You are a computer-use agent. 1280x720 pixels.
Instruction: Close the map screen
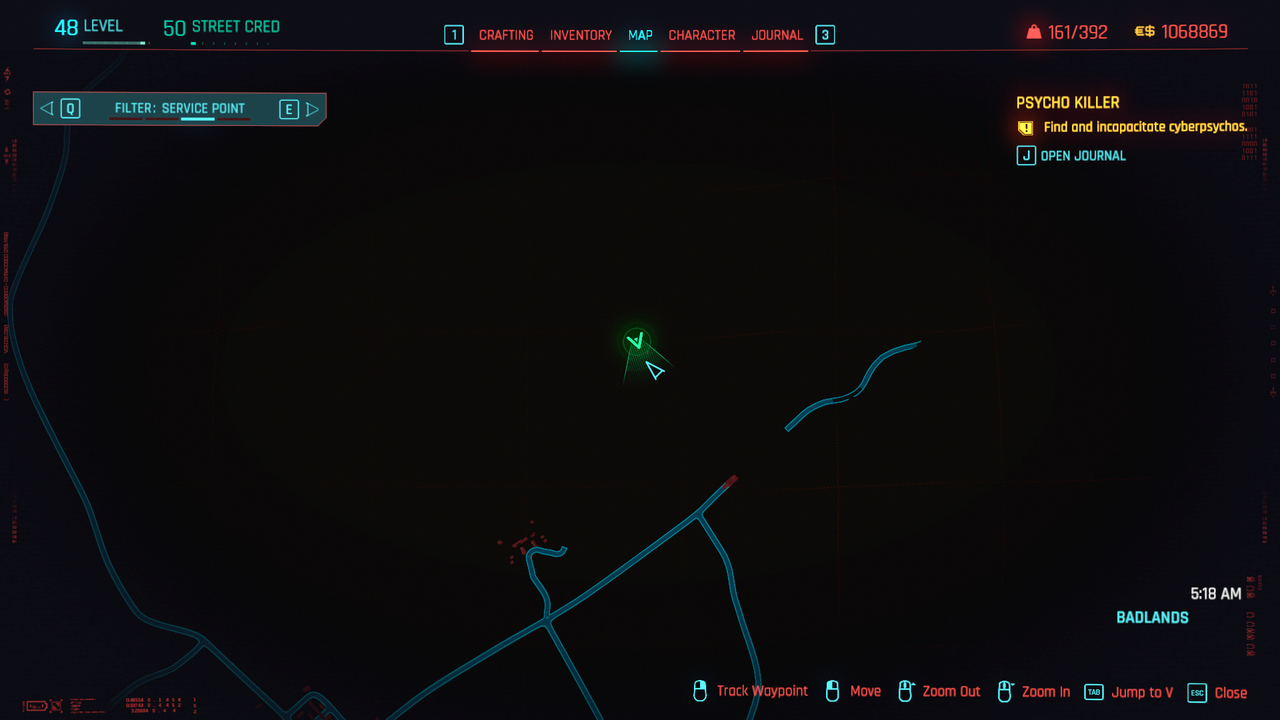point(1218,692)
